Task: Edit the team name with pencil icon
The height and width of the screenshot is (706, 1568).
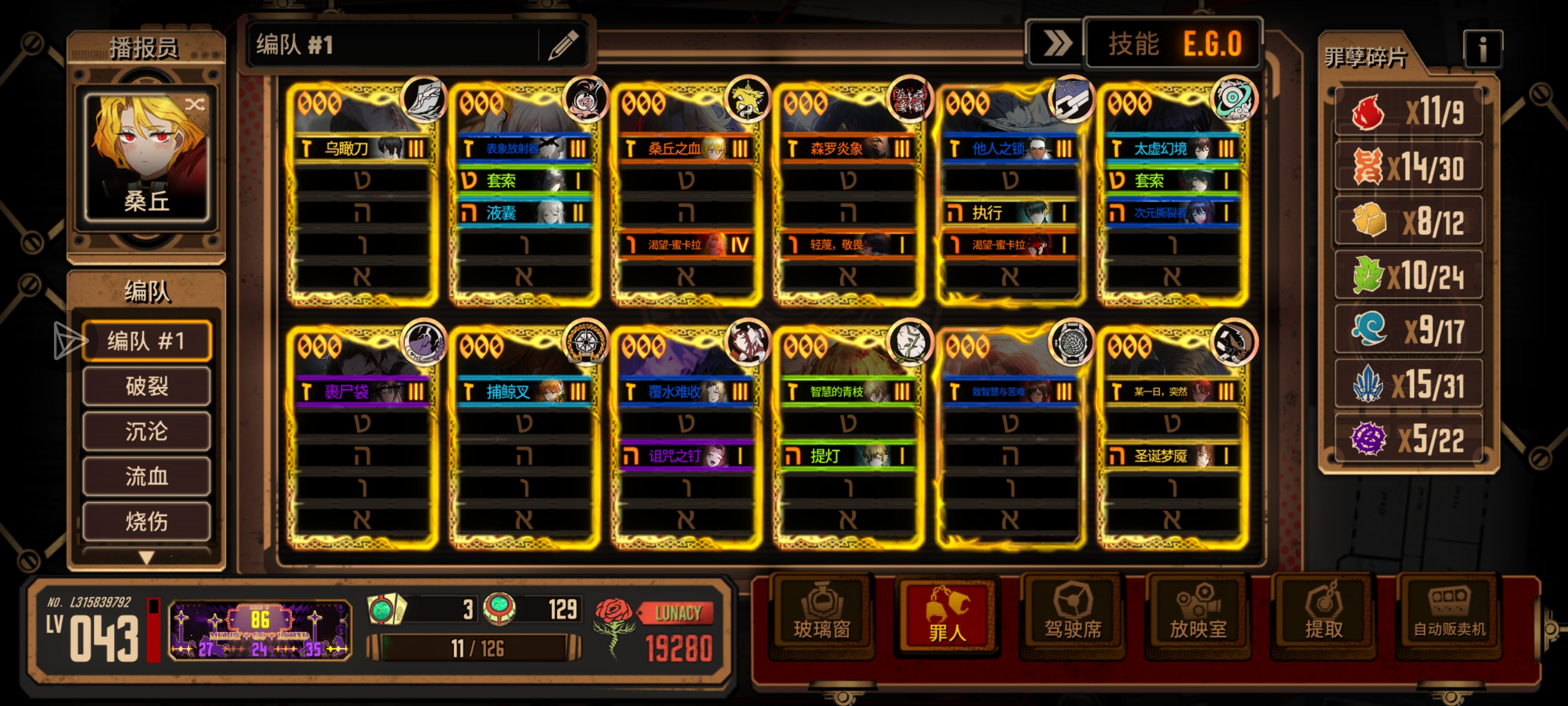Action: pos(562,45)
